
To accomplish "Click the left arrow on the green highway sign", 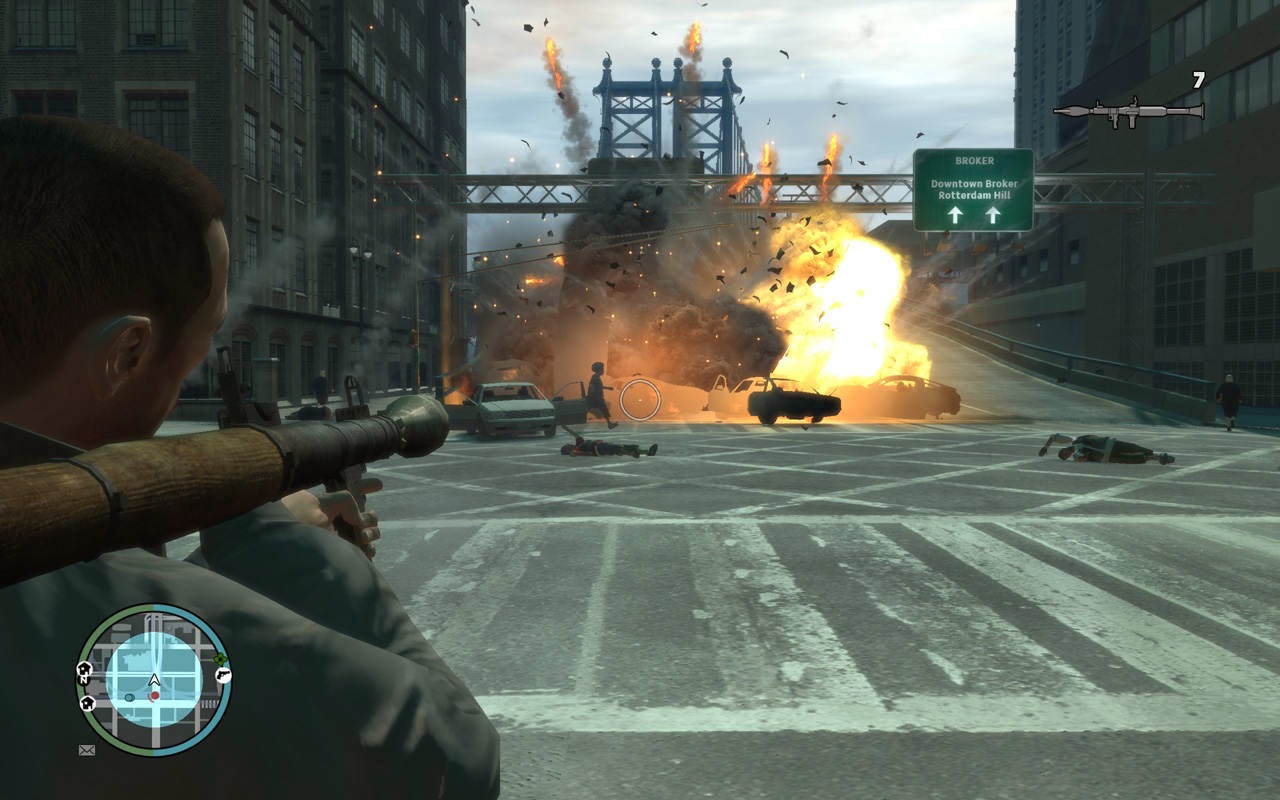I will pos(956,215).
